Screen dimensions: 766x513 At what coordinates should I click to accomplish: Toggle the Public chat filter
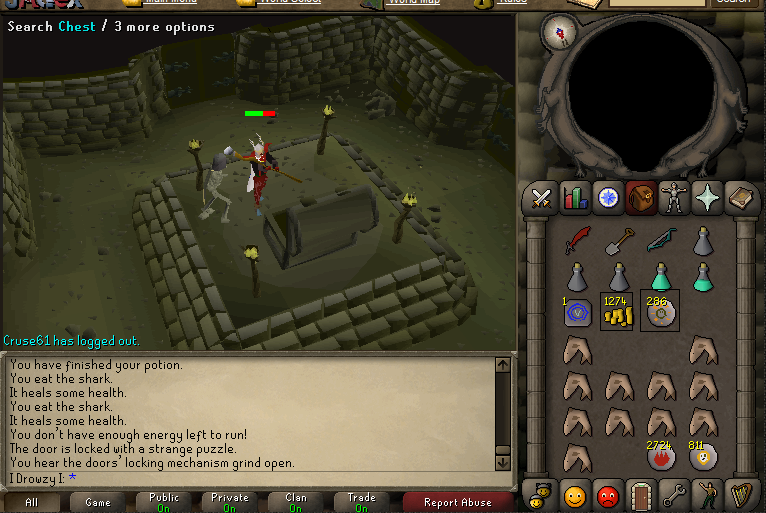163,502
